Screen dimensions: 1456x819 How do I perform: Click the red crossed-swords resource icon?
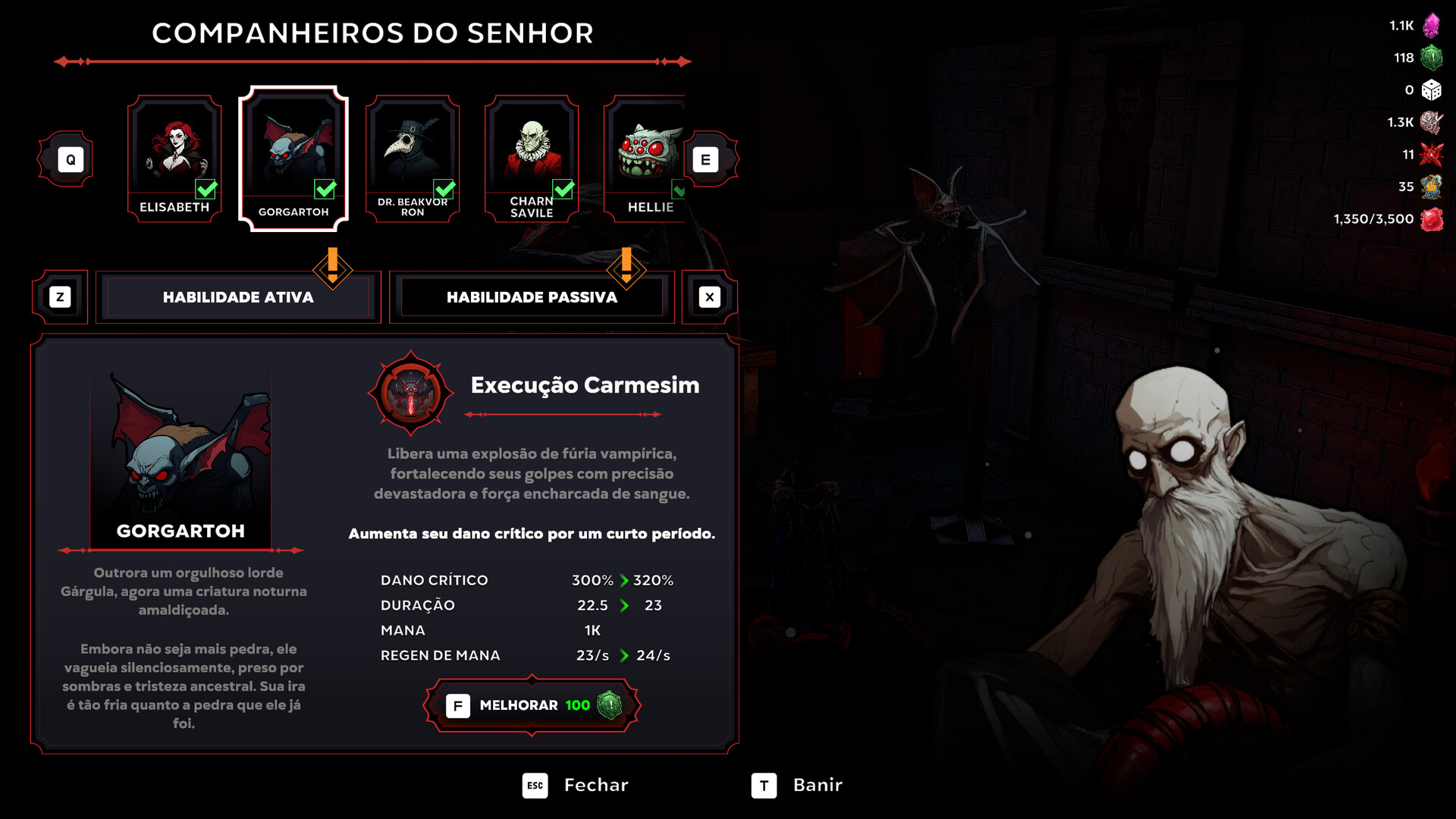pyautogui.click(x=1433, y=154)
